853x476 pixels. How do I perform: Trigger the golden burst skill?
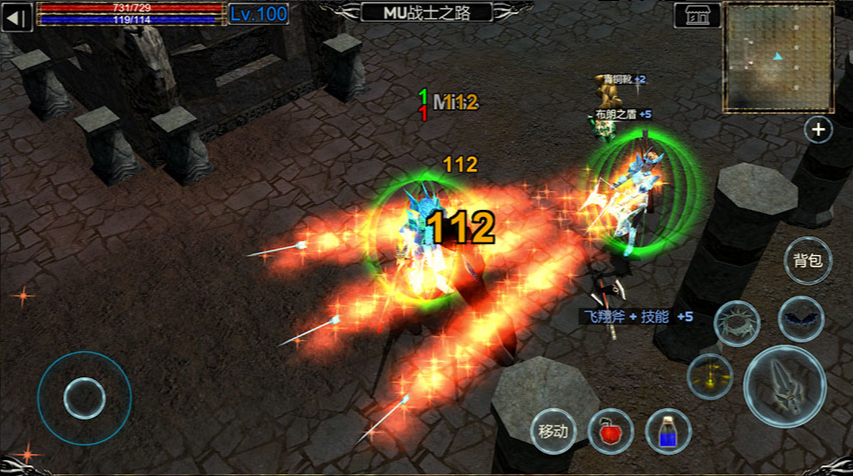(709, 376)
